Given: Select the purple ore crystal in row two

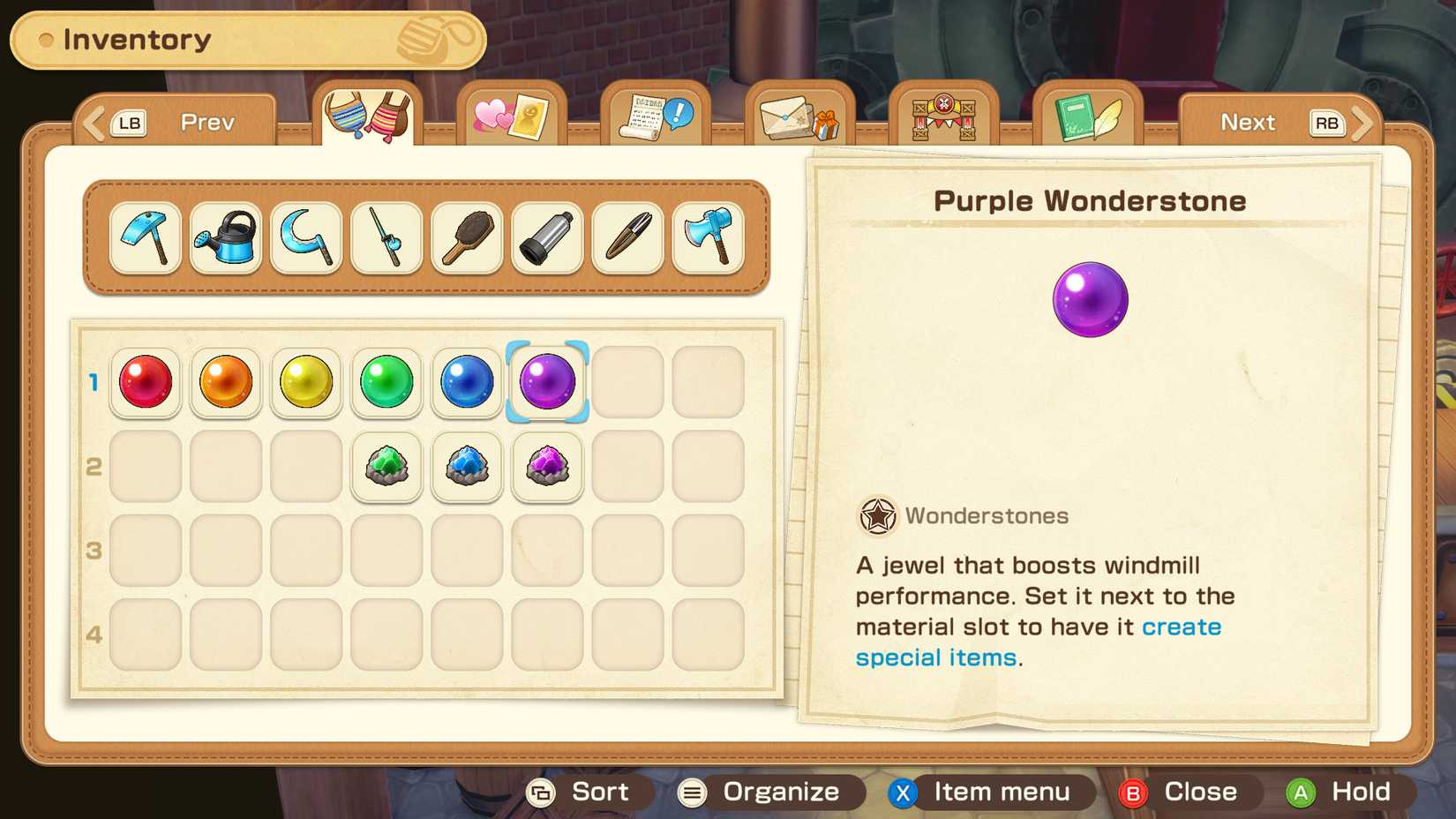Looking at the screenshot, I should (546, 468).
